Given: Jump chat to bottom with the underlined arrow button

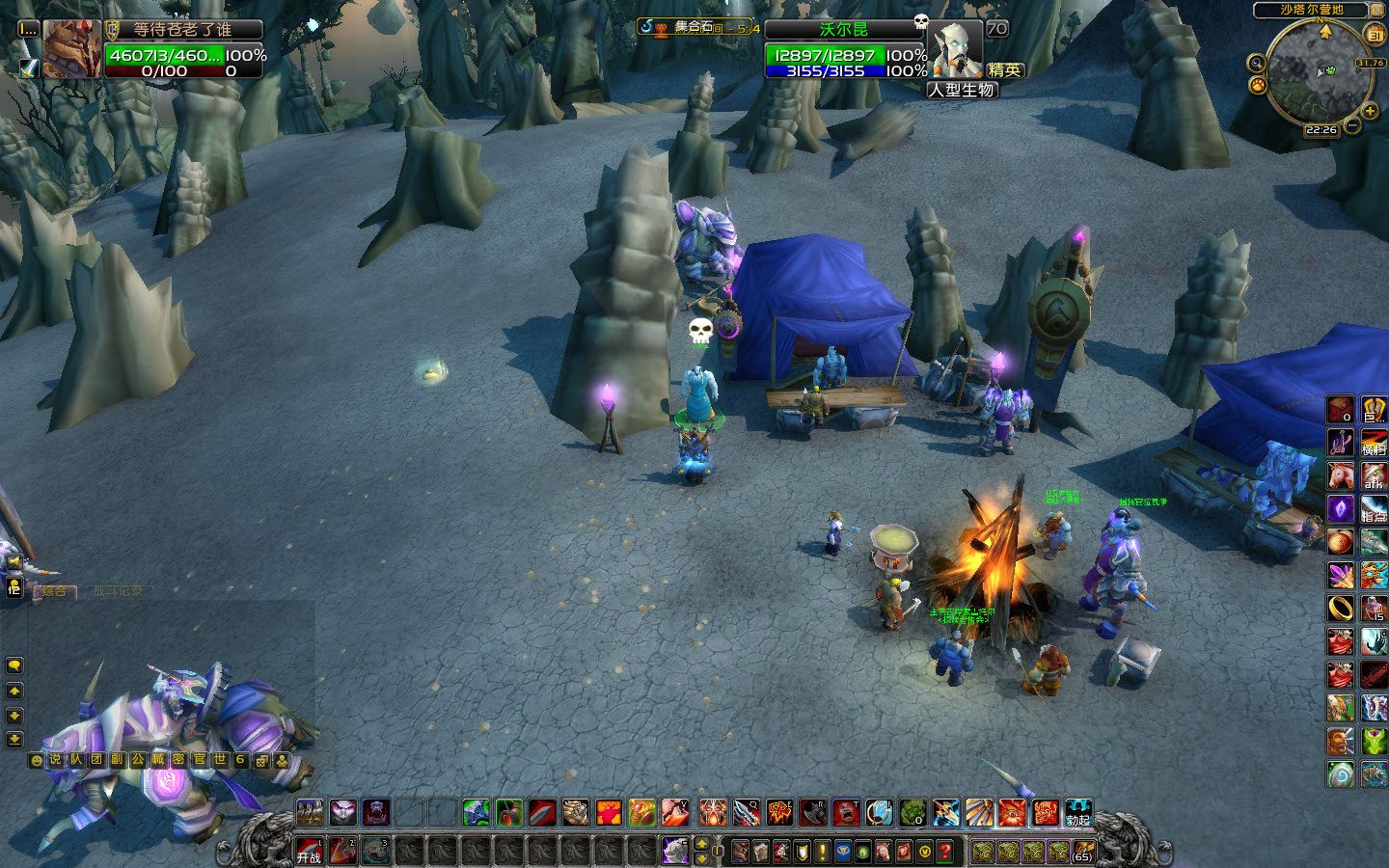Looking at the screenshot, I should pyautogui.click(x=14, y=739).
